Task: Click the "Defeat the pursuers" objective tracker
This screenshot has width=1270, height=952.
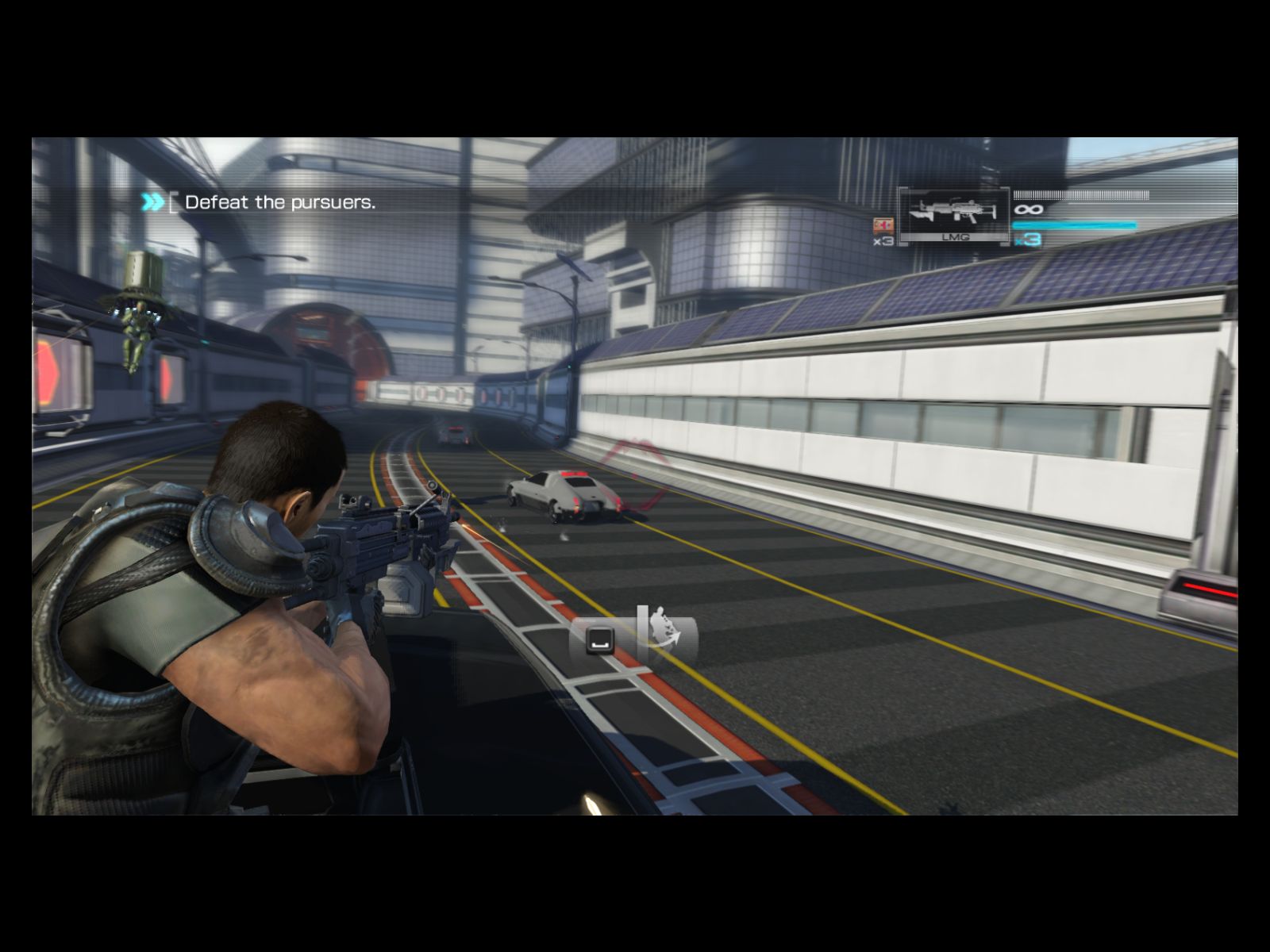Action: [x=279, y=202]
